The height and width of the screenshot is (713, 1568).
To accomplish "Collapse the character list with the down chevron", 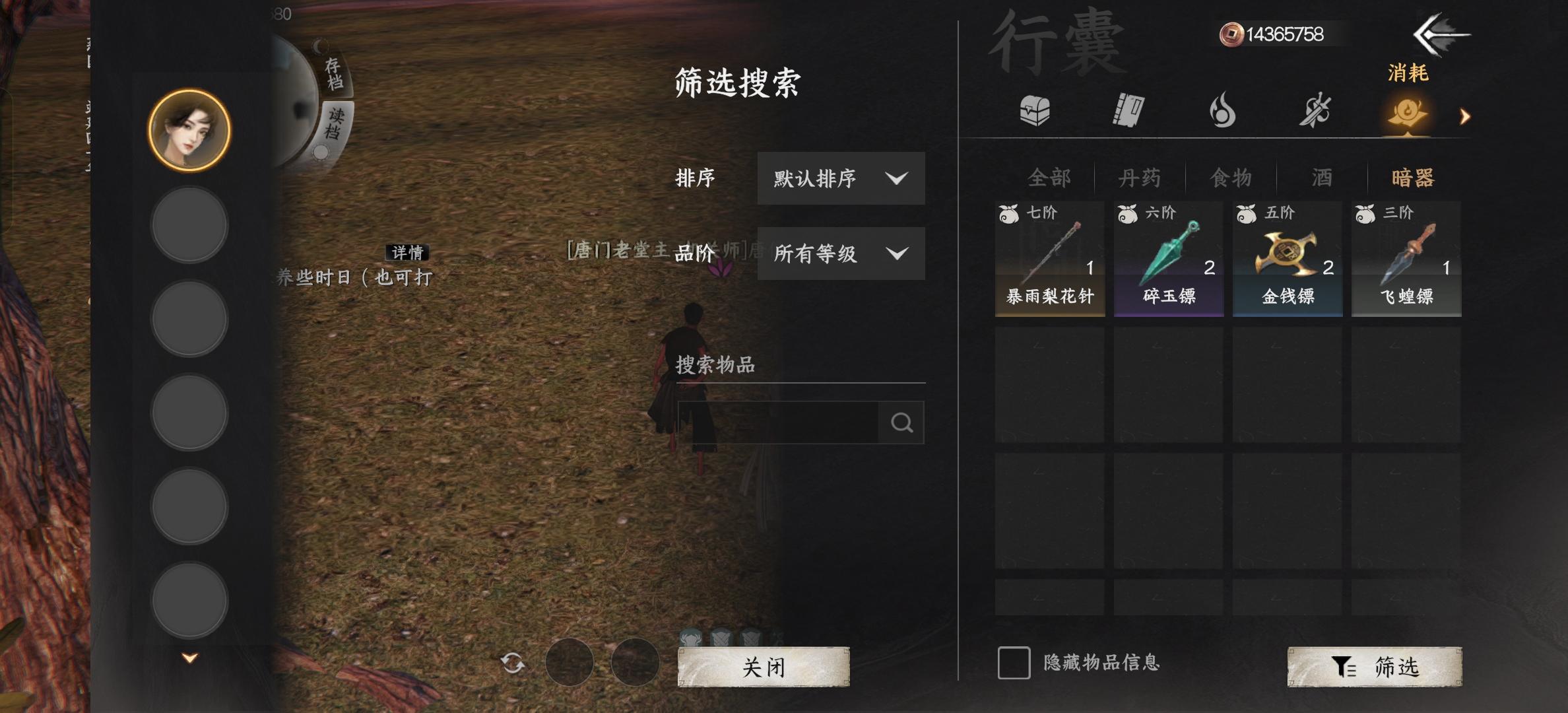I will point(189,658).
